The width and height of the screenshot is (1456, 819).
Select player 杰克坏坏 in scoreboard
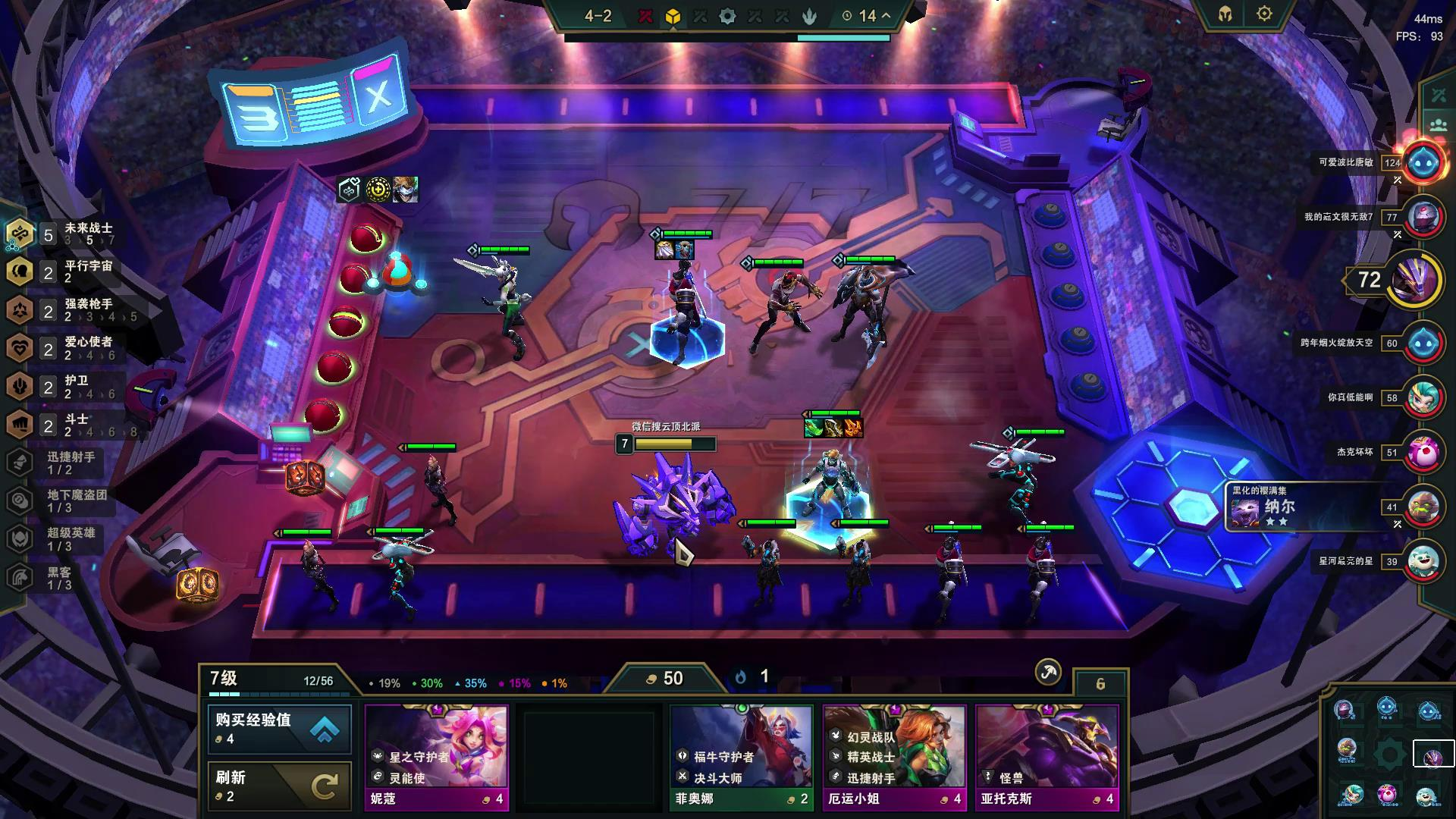coord(1423,452)
